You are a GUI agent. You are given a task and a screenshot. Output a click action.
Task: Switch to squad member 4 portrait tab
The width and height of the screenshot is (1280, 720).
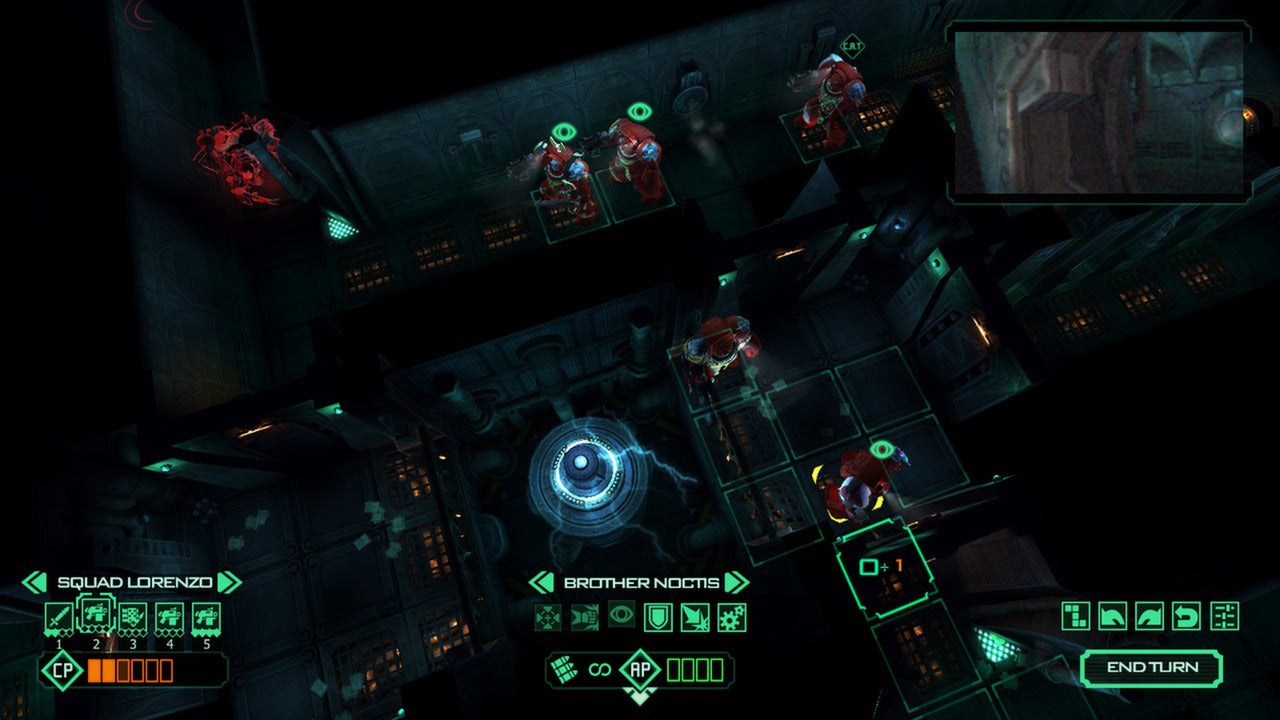(x=169, y=614)
